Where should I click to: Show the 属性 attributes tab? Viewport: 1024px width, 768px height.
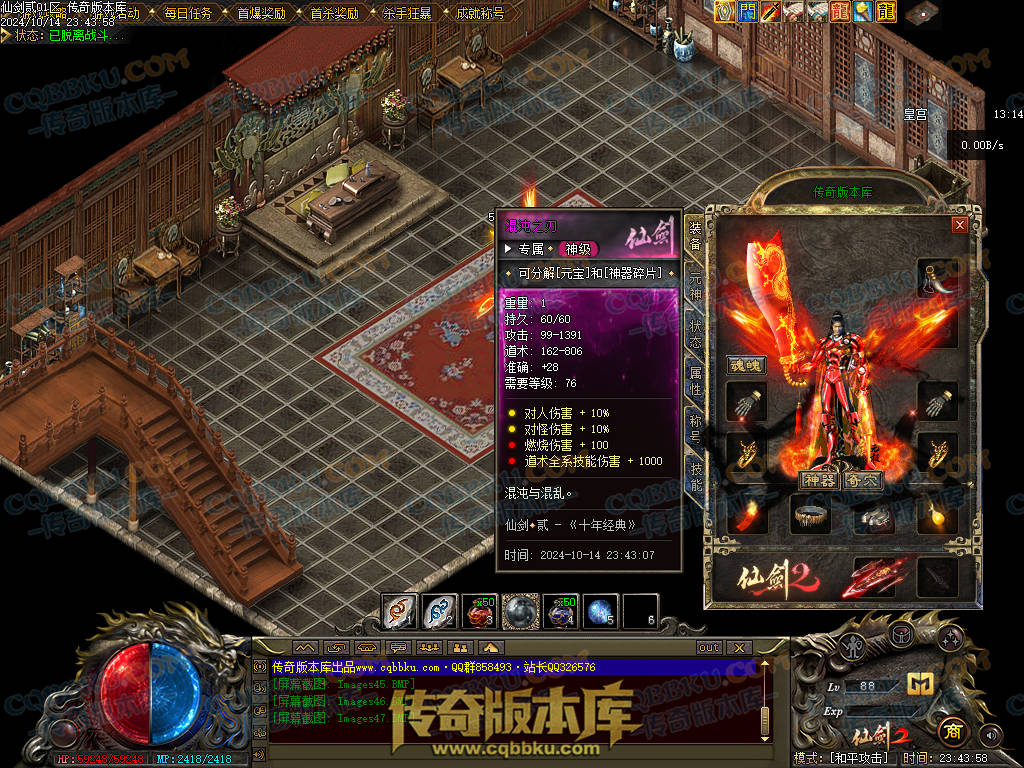(695, 382)
